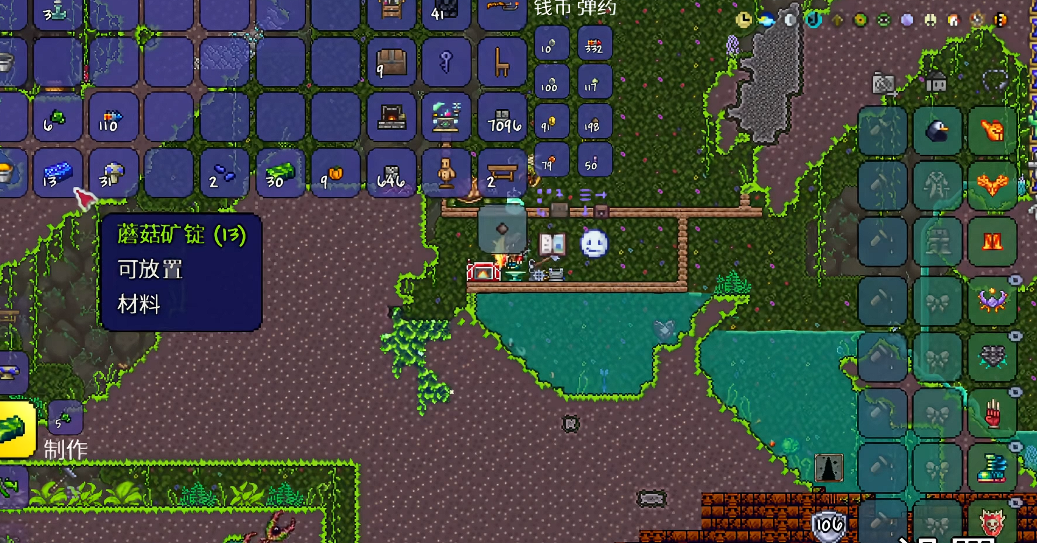Viewport: 1037px width, 543px height.
Task: Open the camera mode icon above equipment
Action: [x=884, y=83]
